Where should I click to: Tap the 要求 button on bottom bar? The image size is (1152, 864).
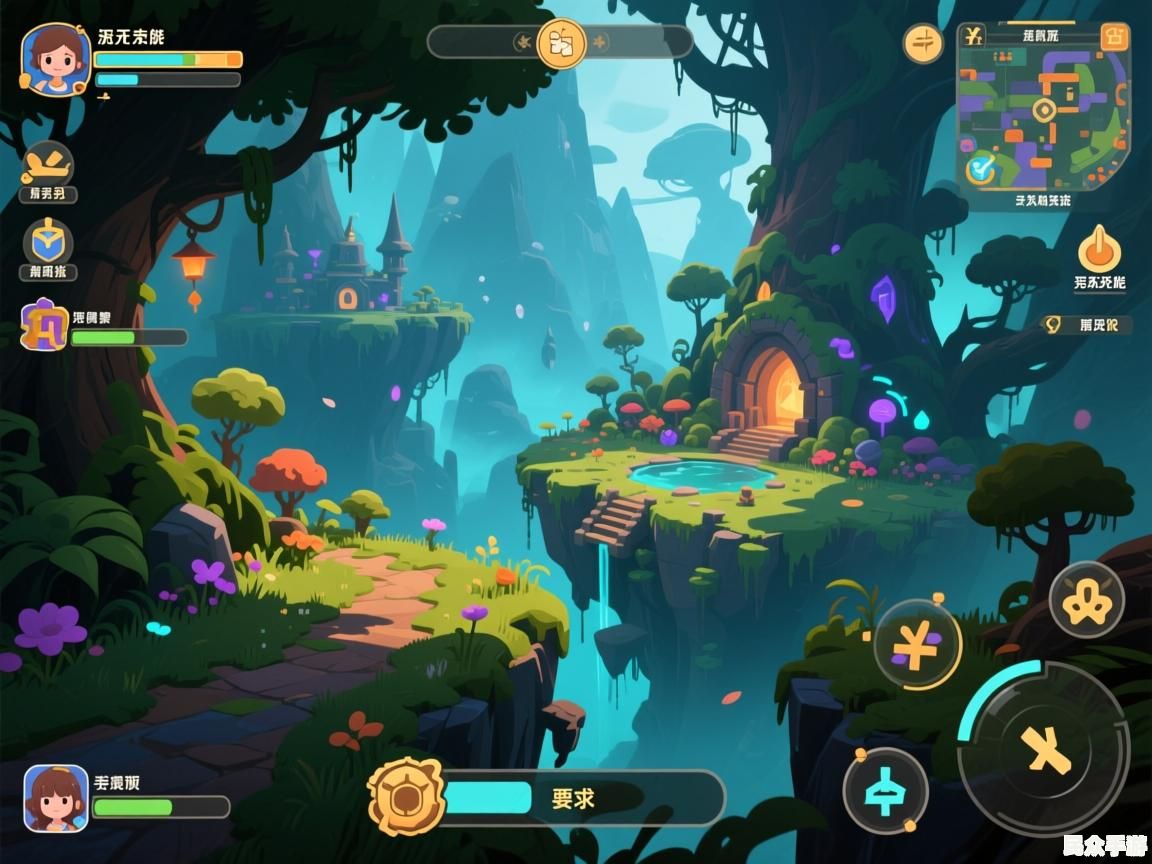573,798
